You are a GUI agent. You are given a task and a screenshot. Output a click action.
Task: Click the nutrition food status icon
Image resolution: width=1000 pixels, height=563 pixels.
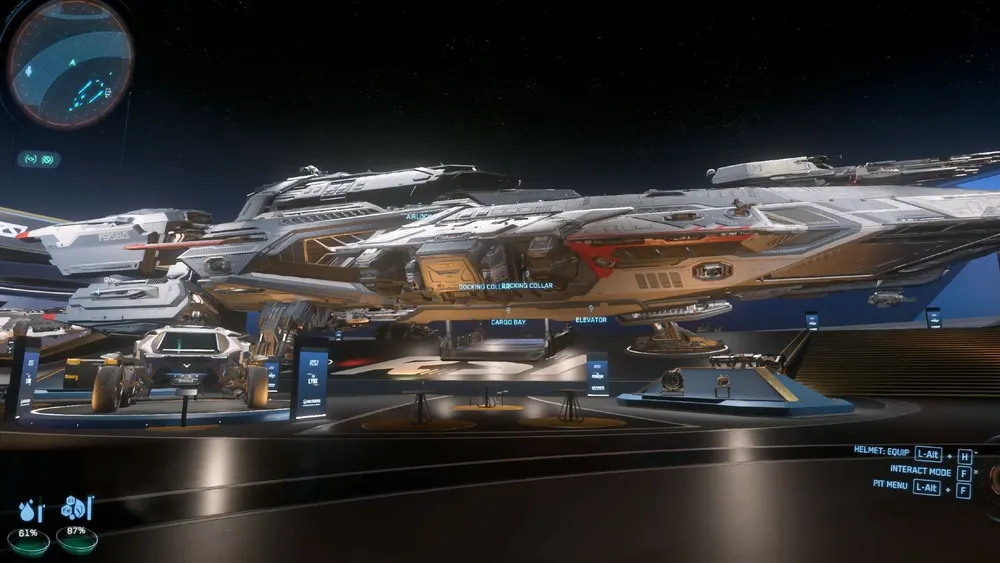pyautogui.click(x=76, y=508)
